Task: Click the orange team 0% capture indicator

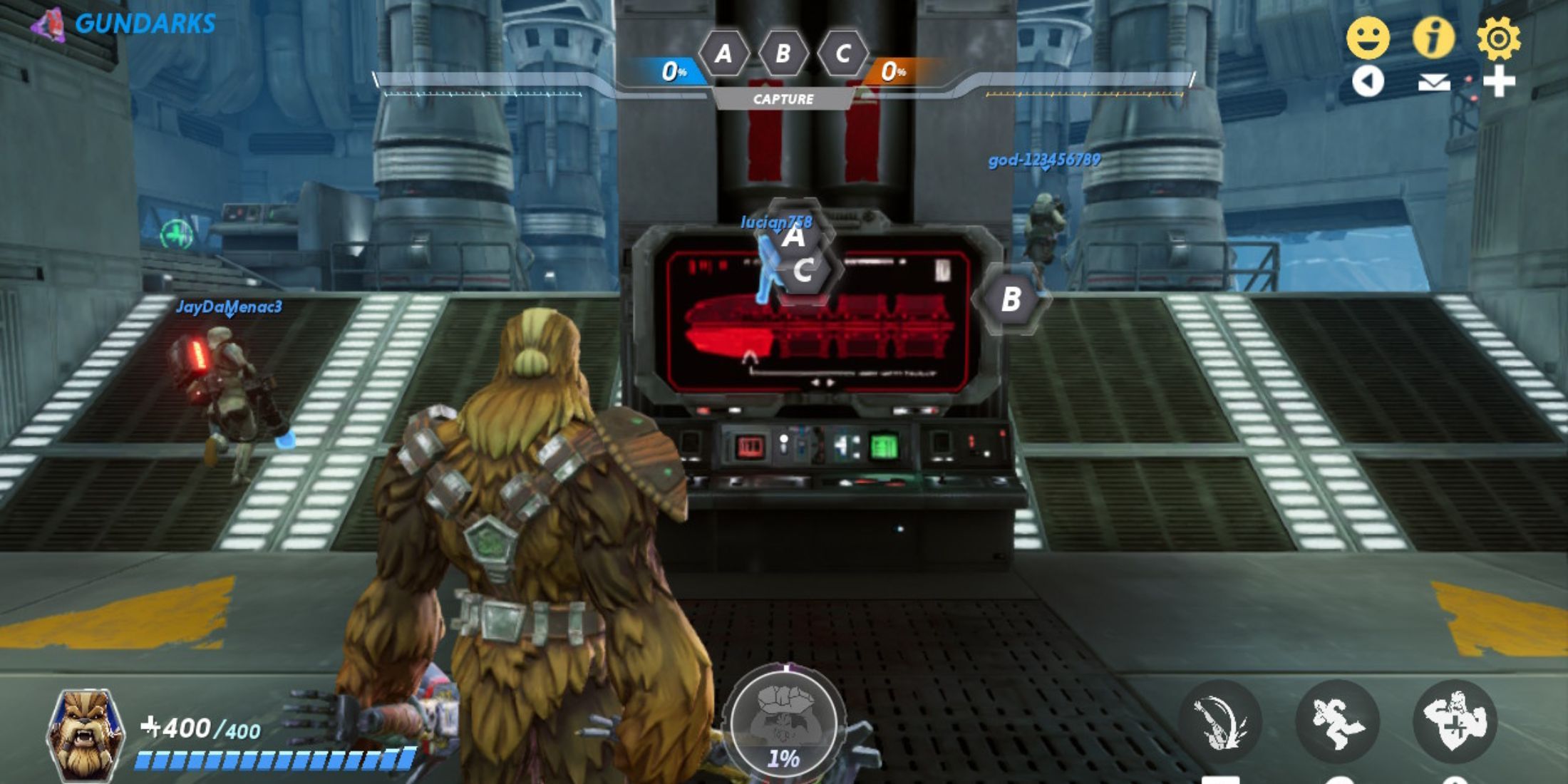Action: coord(893,71)
